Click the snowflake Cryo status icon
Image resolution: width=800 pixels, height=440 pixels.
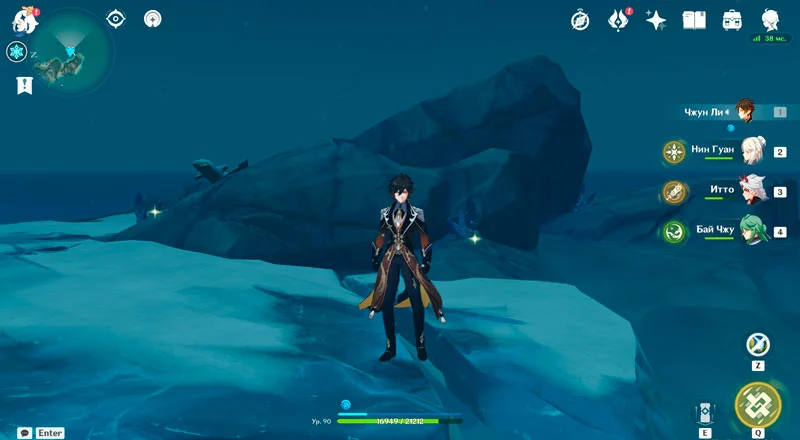pyautogui.click(x=16, y=52)
